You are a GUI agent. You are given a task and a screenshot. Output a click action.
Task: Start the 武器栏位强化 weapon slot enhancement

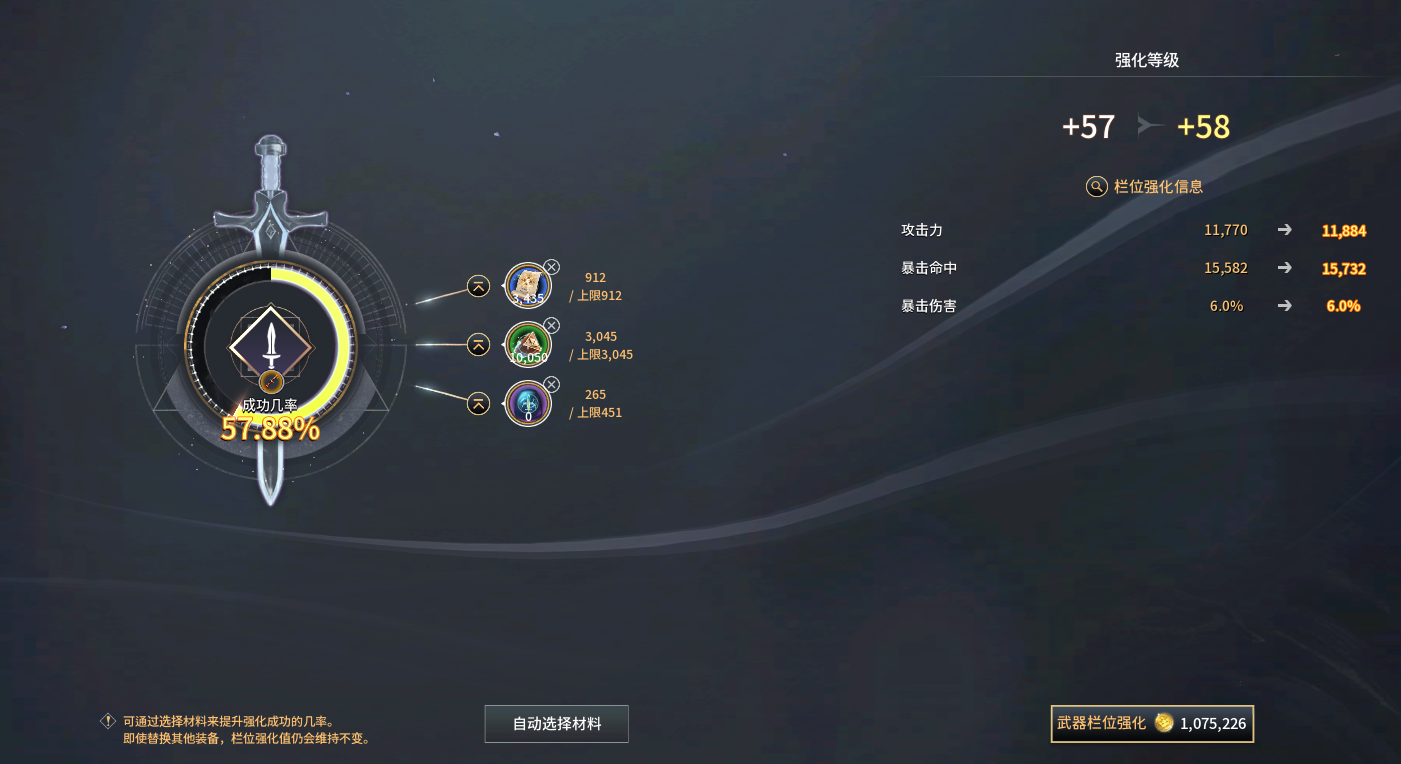(x=1152, y=723)
